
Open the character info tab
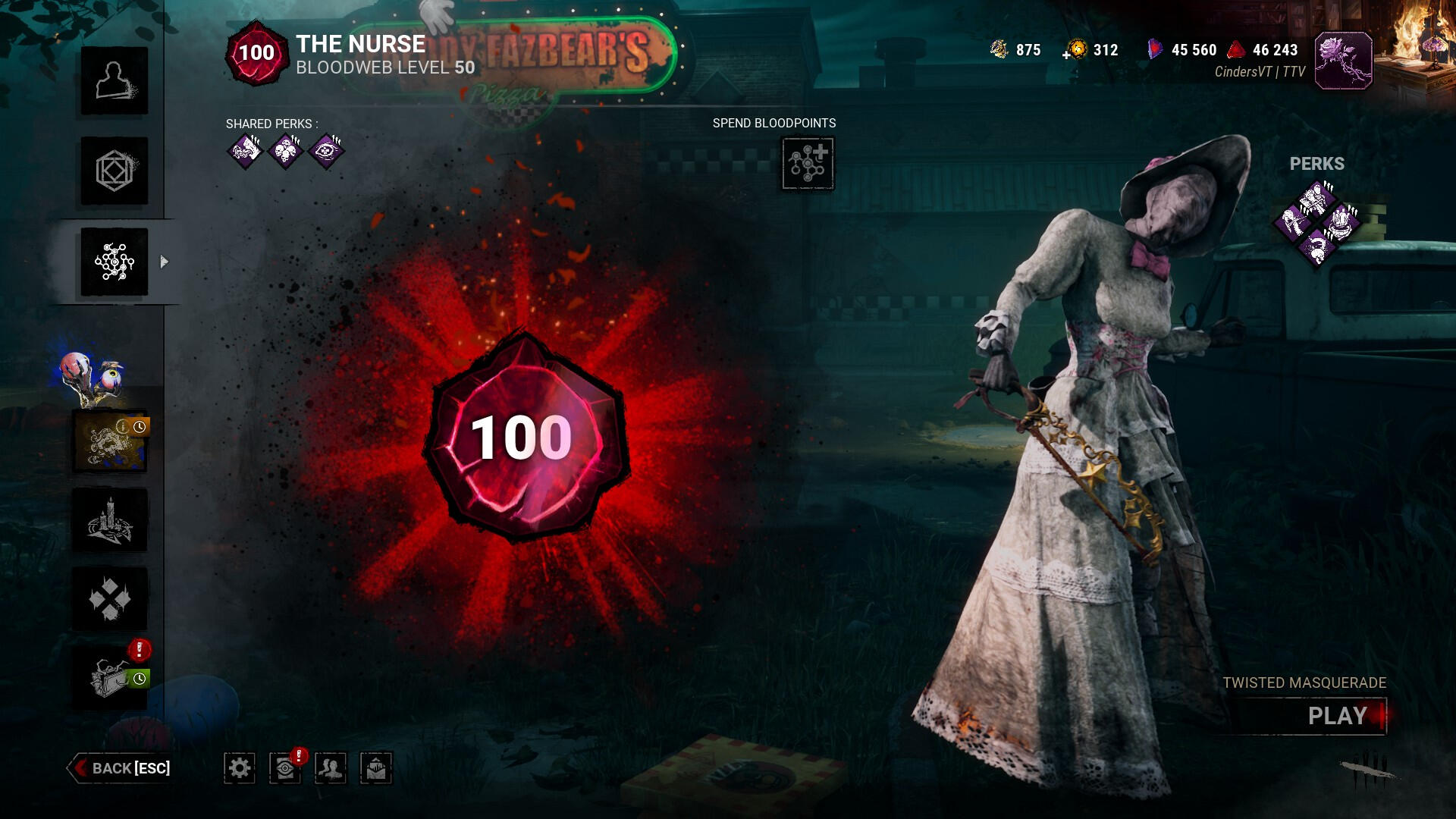[x=115, y=81]
